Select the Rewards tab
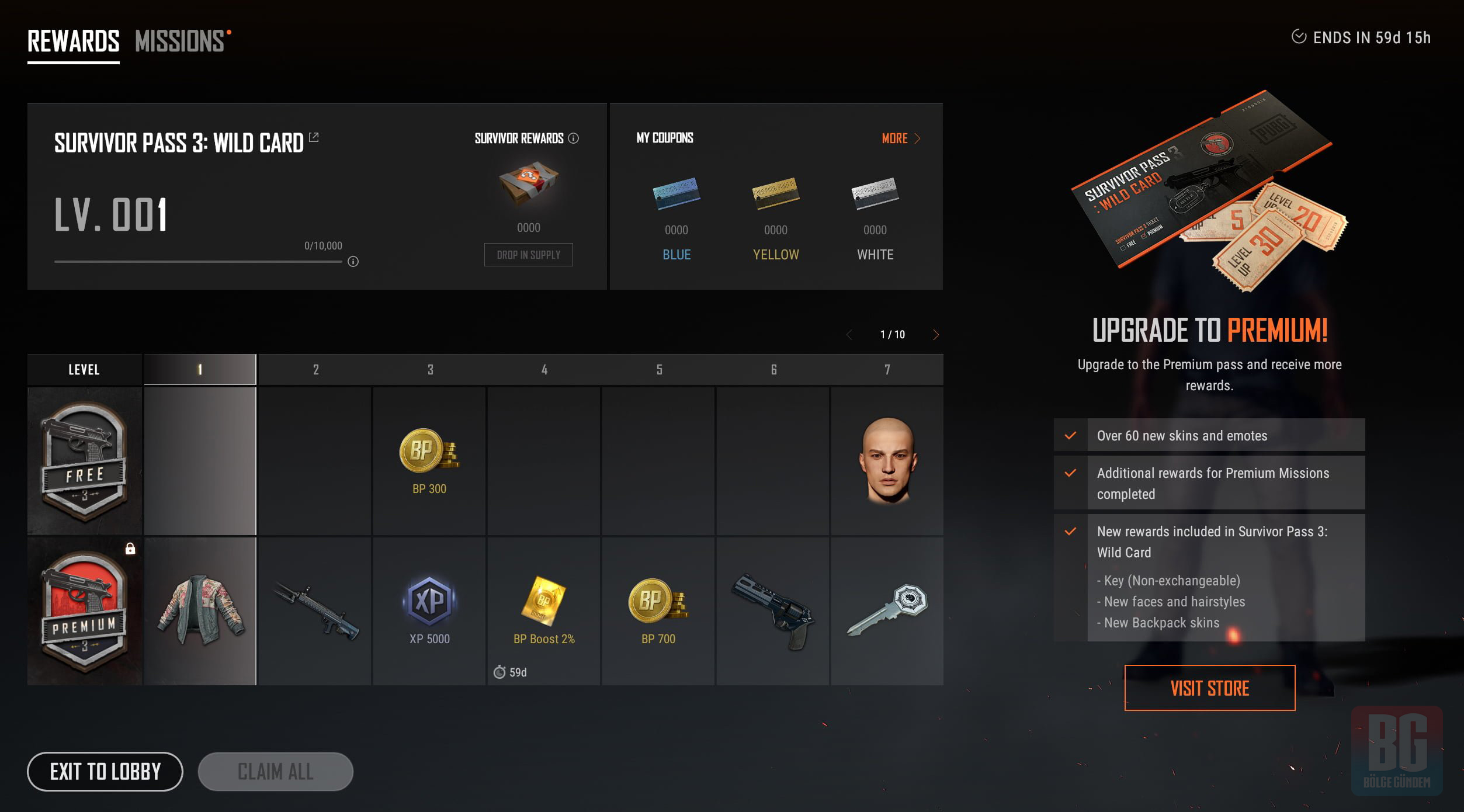 coord(74,41)
